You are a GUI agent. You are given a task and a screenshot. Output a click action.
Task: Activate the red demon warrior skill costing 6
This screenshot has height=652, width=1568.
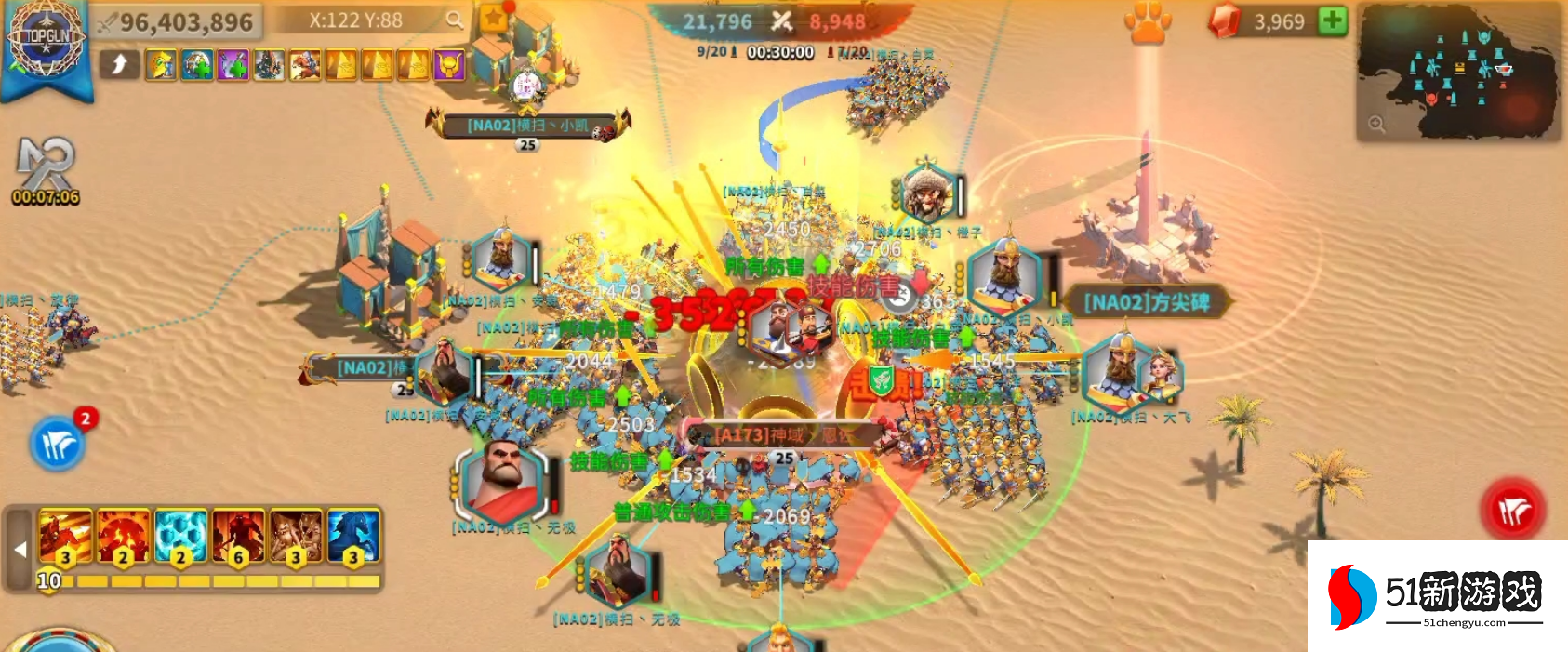[238, 538]
